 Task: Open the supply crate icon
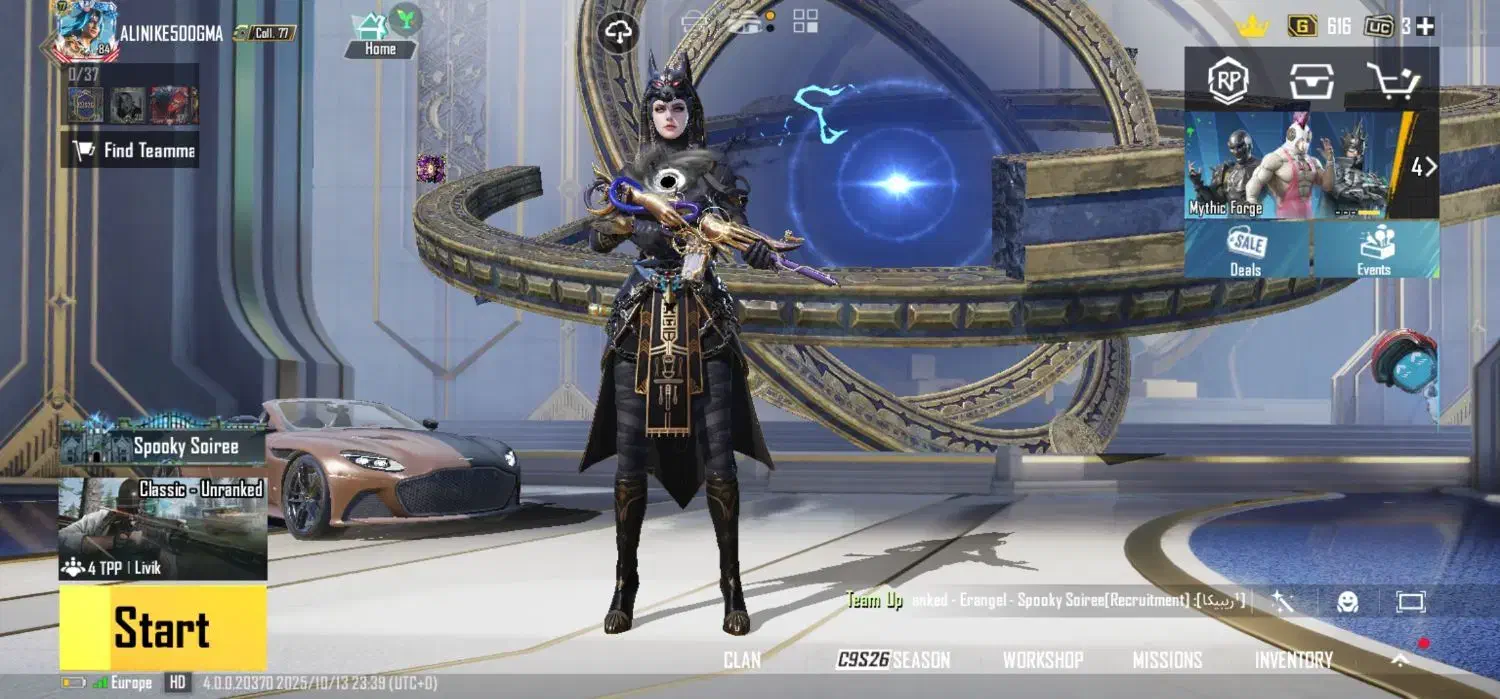(1311, 81)
